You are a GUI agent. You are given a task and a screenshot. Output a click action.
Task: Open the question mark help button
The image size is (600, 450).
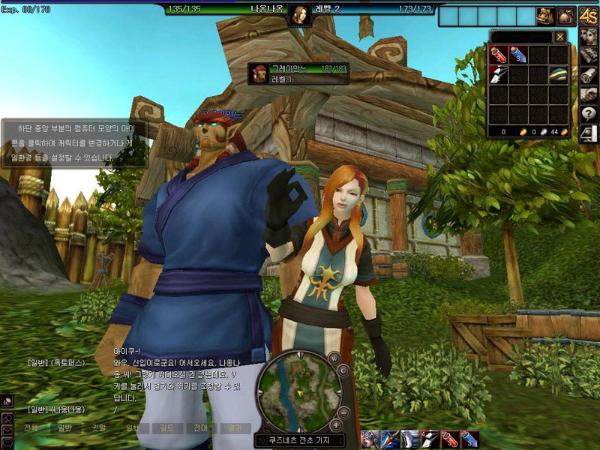tap(589, 113)
